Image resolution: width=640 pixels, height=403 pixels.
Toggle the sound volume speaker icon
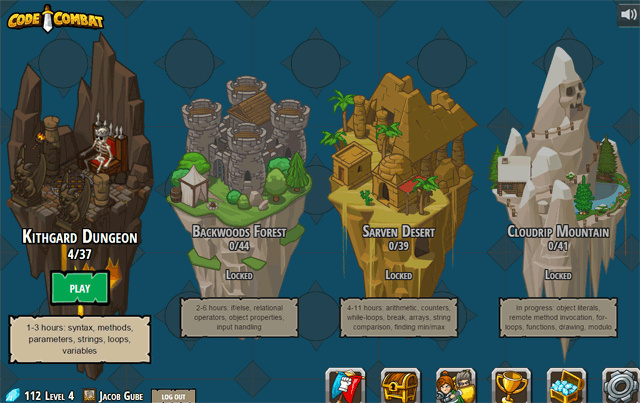pos(628,14)
